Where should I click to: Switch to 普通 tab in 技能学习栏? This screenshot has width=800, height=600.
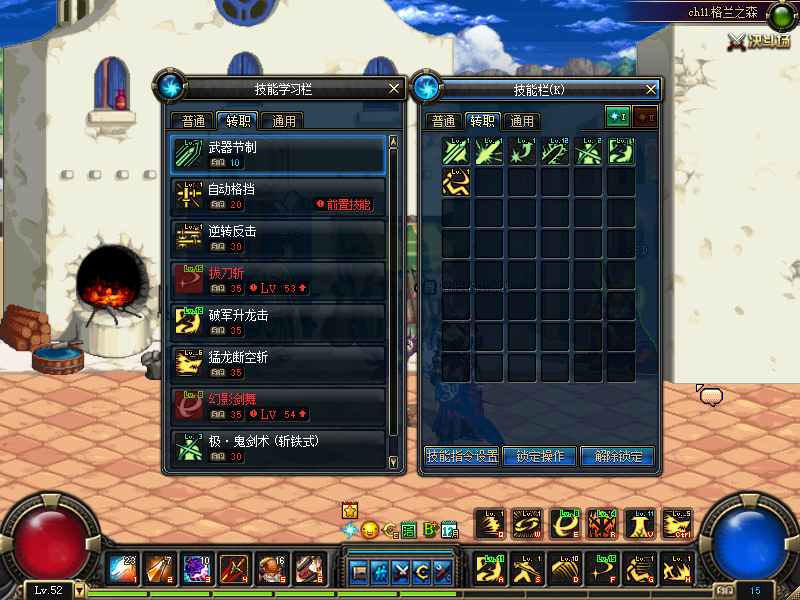coord(193,121)
